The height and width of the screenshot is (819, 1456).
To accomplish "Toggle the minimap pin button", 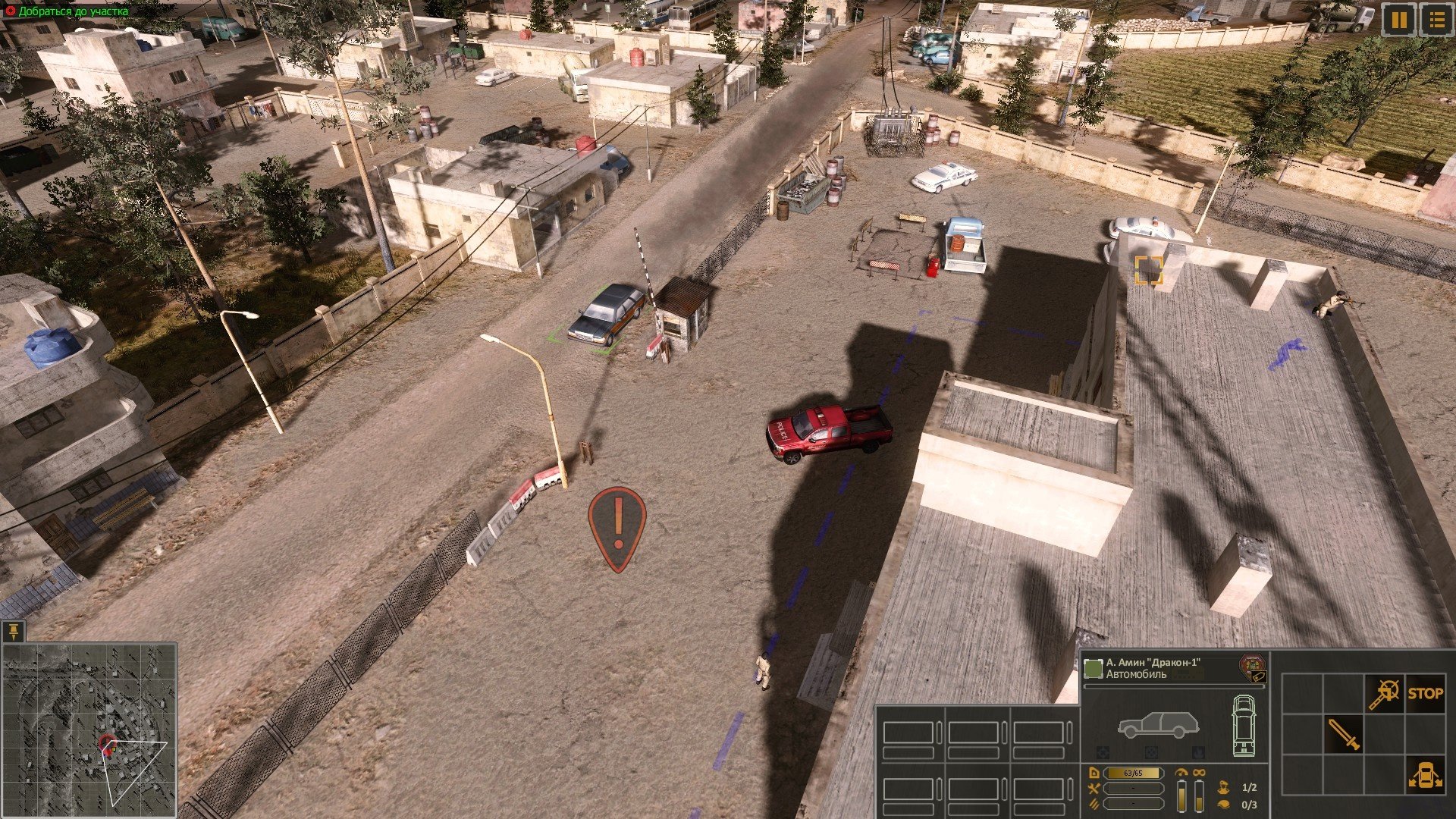I will coord(14,631).
